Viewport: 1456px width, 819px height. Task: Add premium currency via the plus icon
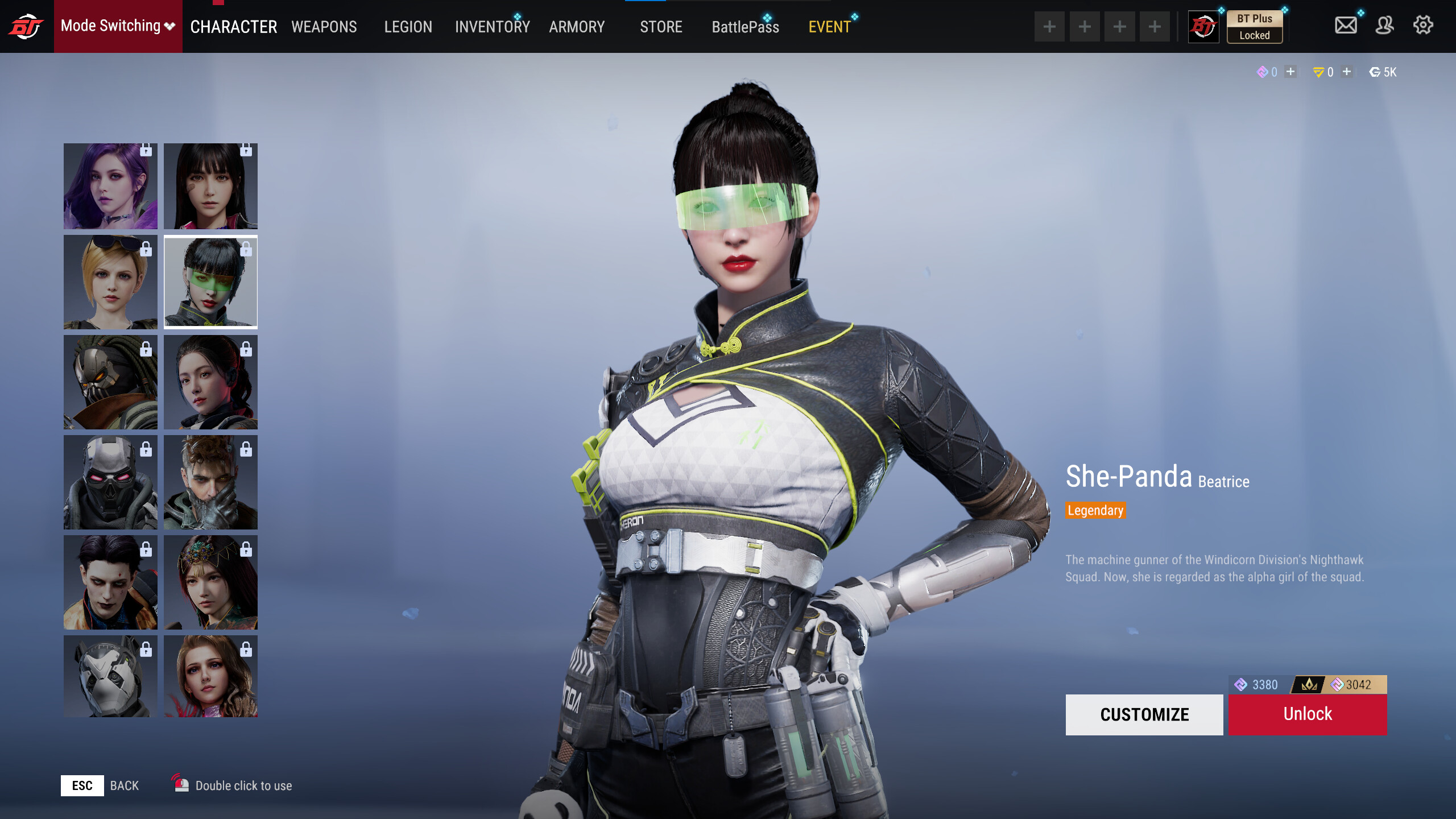[x=1291, y=72]
